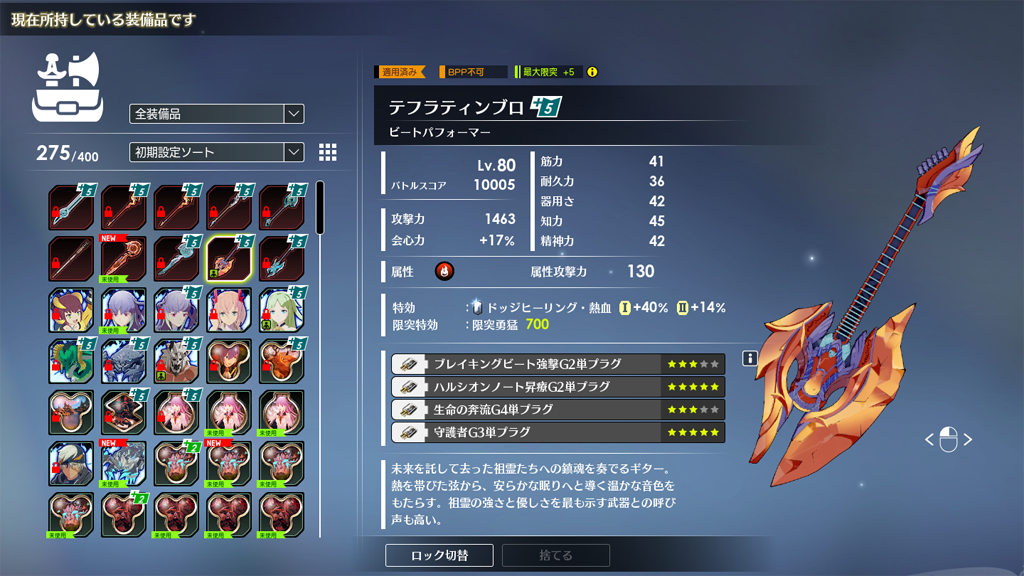This screenshot has width=1024, height=576.
Task: Select the highlighted guitar weapon slot
Action: coord(228,259)
